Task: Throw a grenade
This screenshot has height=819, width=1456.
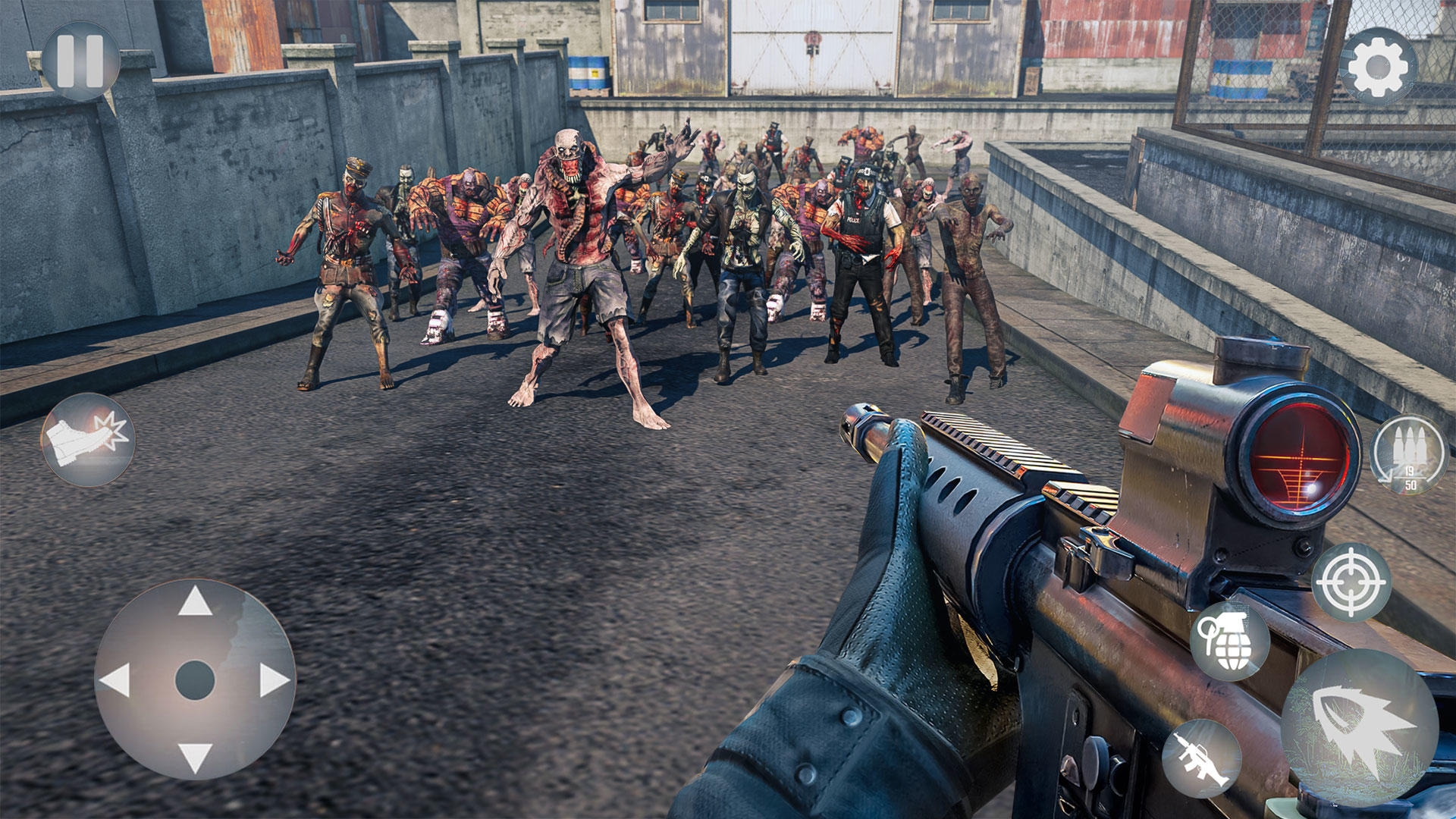Action: 1230,641
